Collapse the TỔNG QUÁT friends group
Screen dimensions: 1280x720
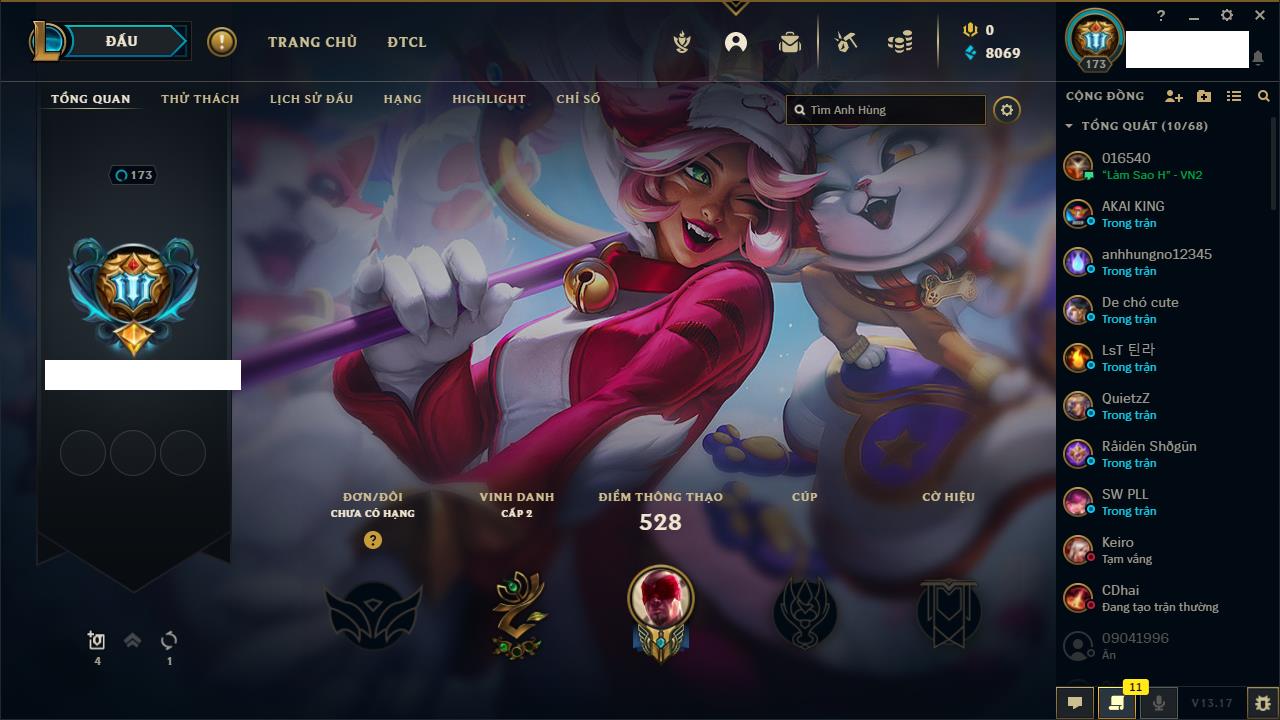(1069, 126)
